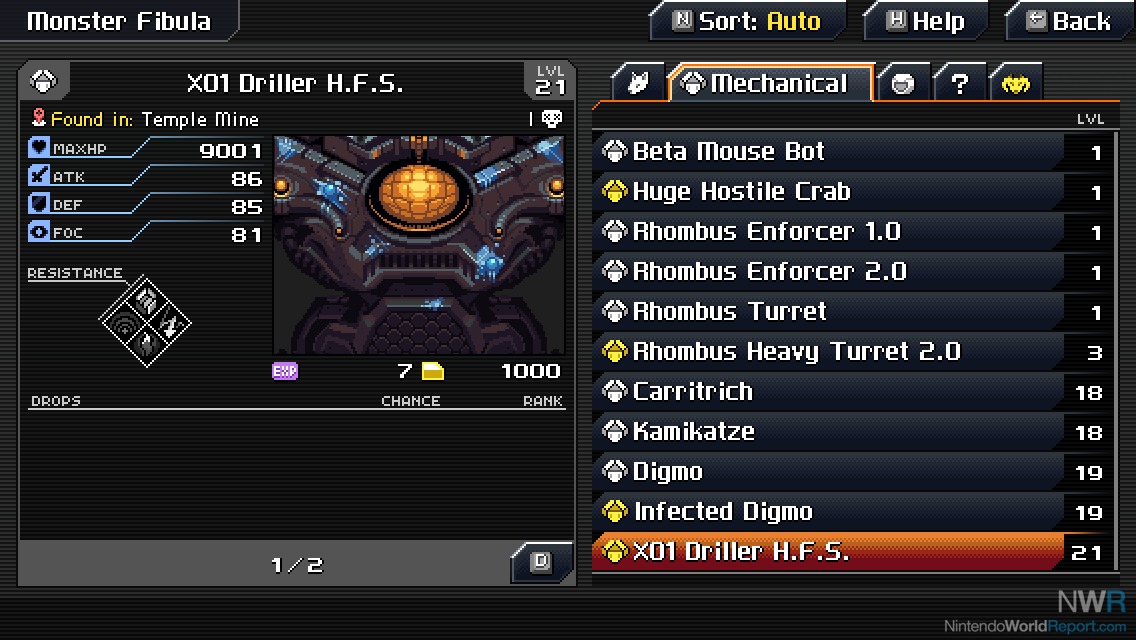Open the question mark category tab
Viewport: 1136px width, 640px height.
(959, 84)
